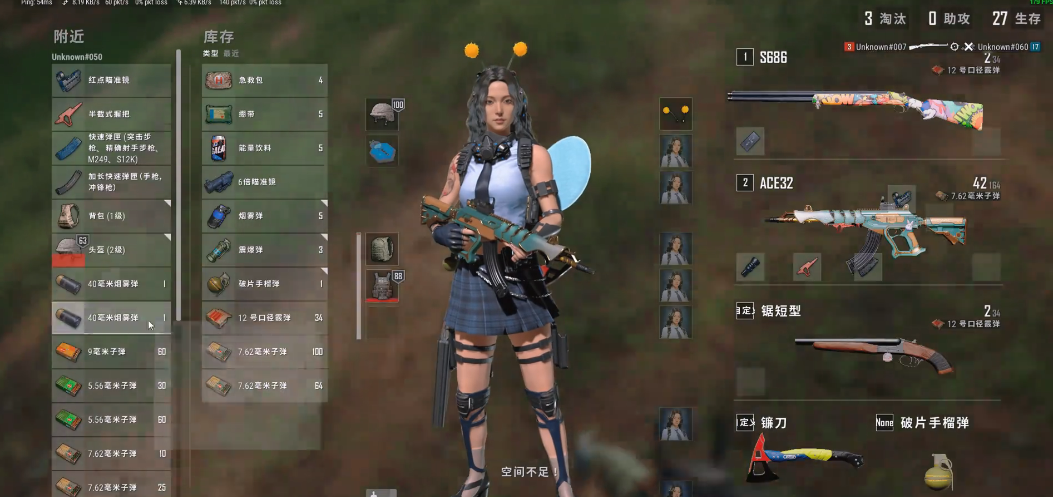Click the ACE32 magazine attachment slot
The image size is (1053, 497).
click(866, 267)
